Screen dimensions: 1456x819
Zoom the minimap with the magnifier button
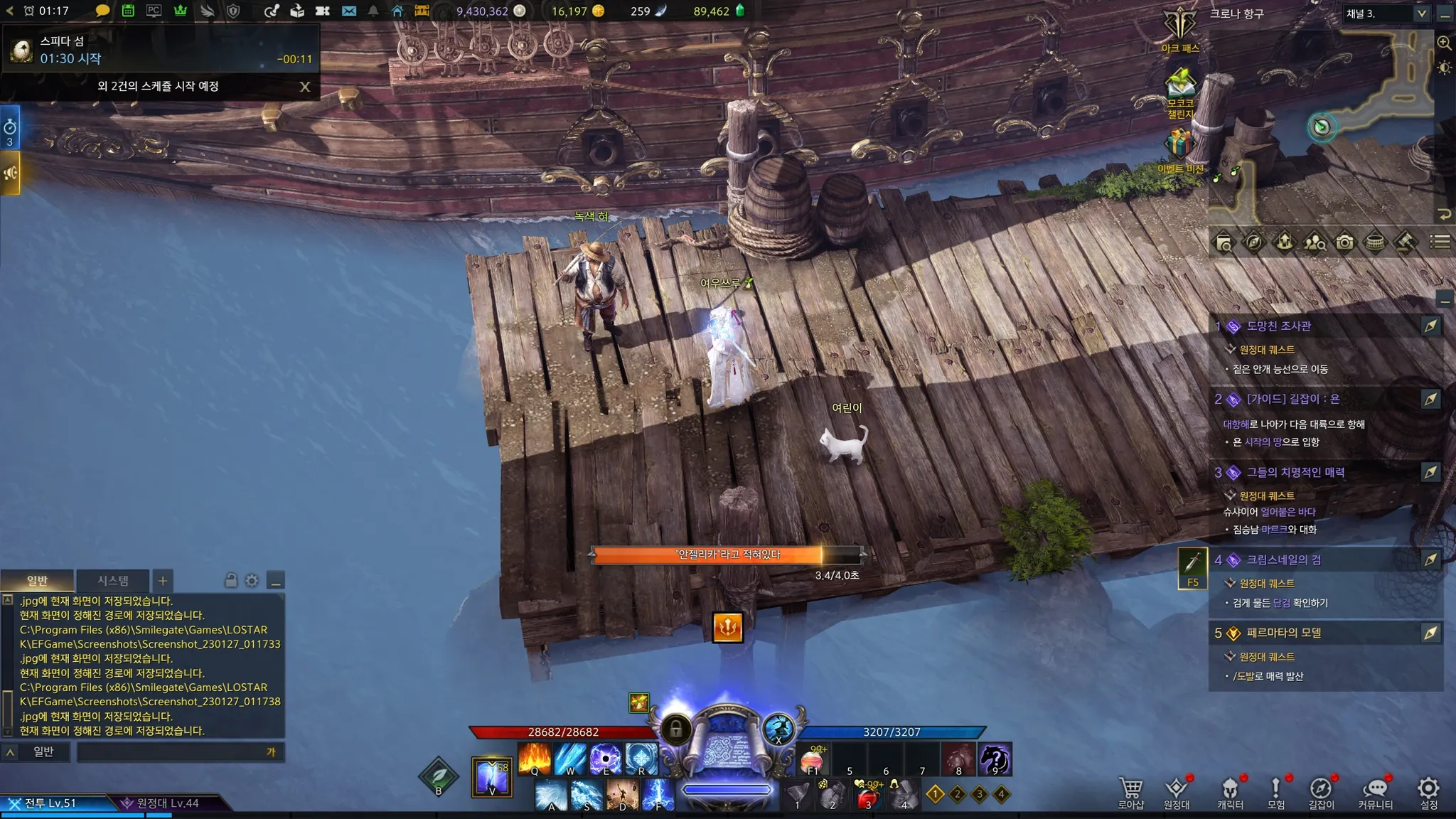coord(1444,43)
